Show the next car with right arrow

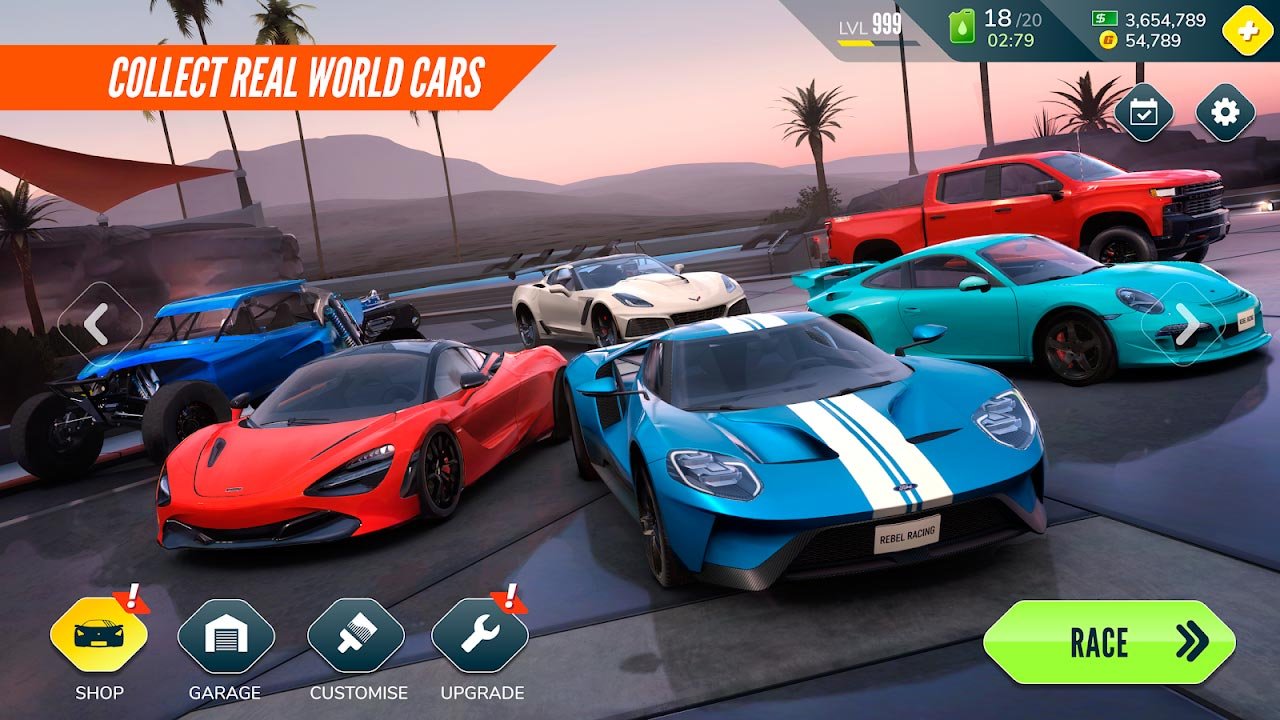[x=1187, y=324]
